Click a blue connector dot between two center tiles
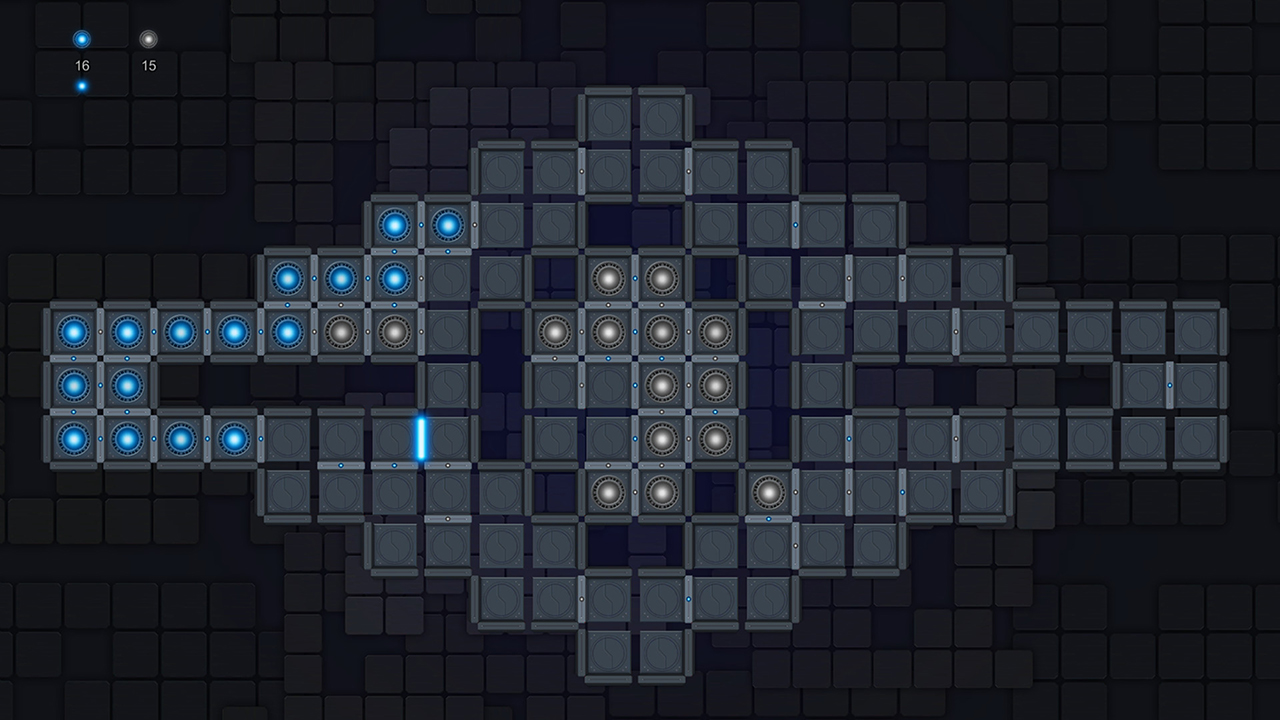Screen dimensions: 1280x720 click(634, 330)
